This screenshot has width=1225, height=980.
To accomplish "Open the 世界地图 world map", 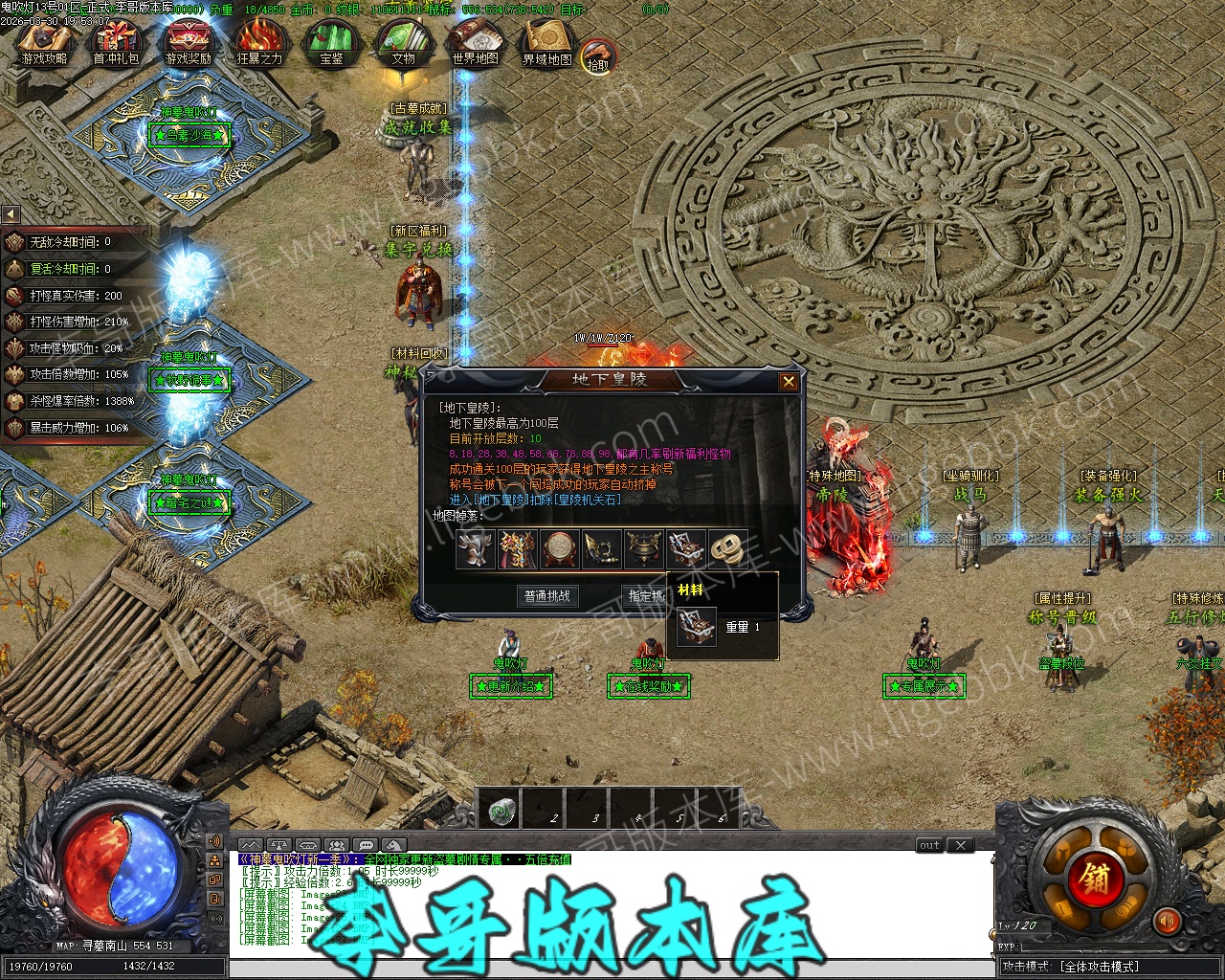I will (x=475, y=44).
